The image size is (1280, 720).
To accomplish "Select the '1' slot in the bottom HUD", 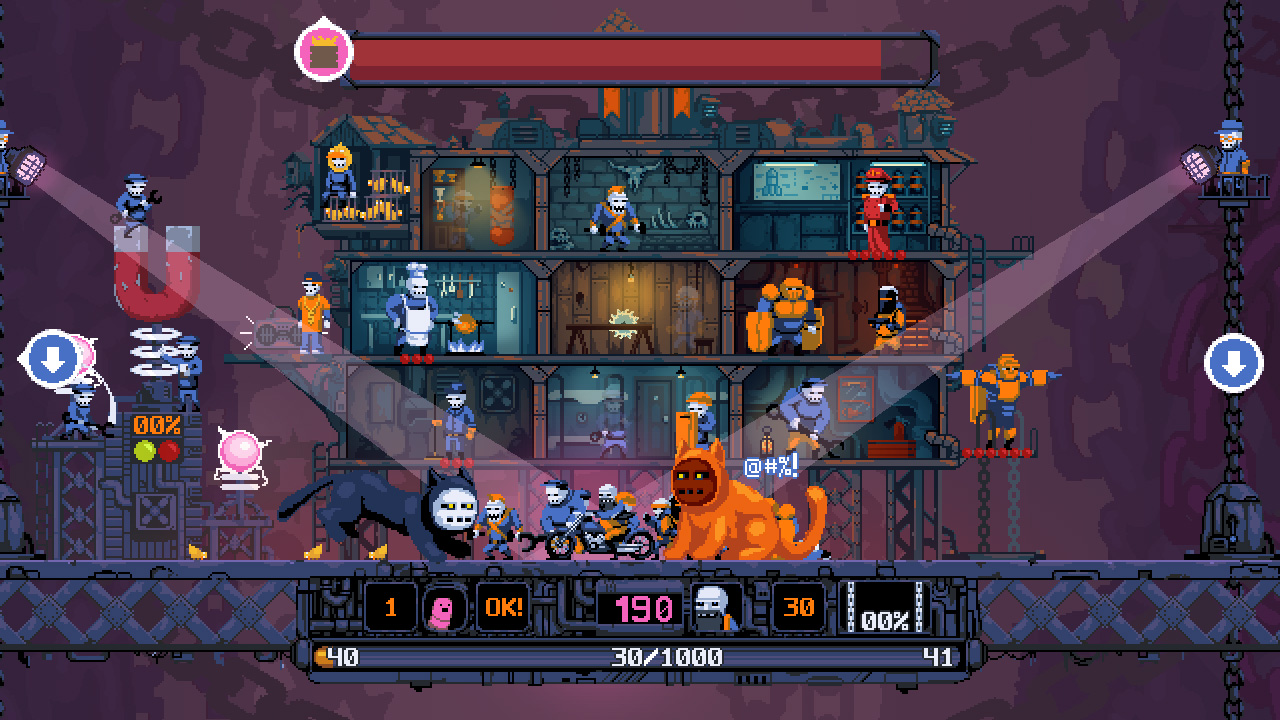I will [x=390, y=606].
